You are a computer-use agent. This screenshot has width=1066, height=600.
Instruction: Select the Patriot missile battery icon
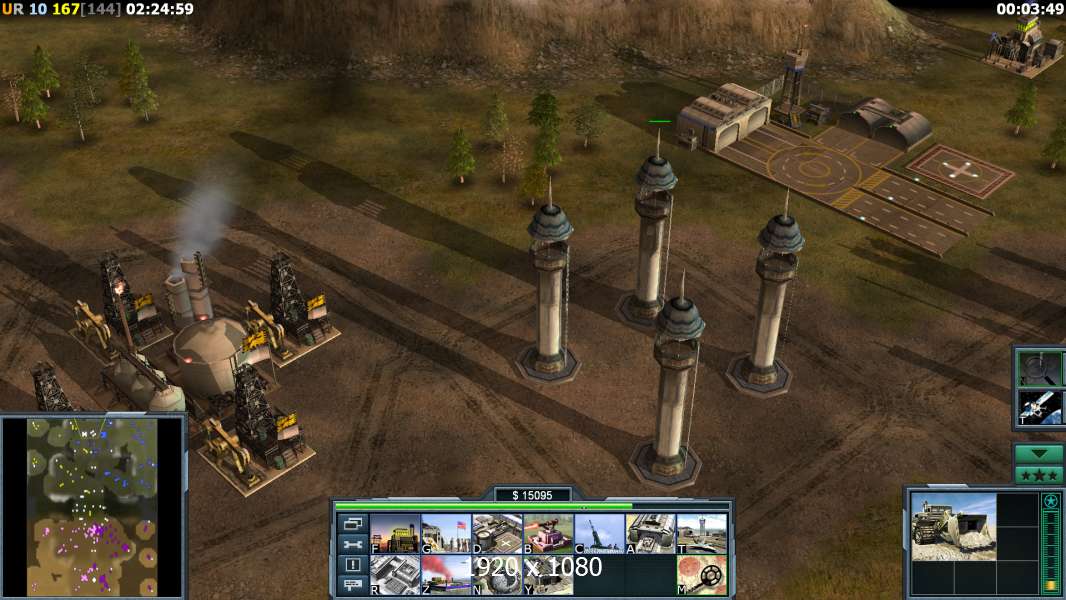pos(599,534)
